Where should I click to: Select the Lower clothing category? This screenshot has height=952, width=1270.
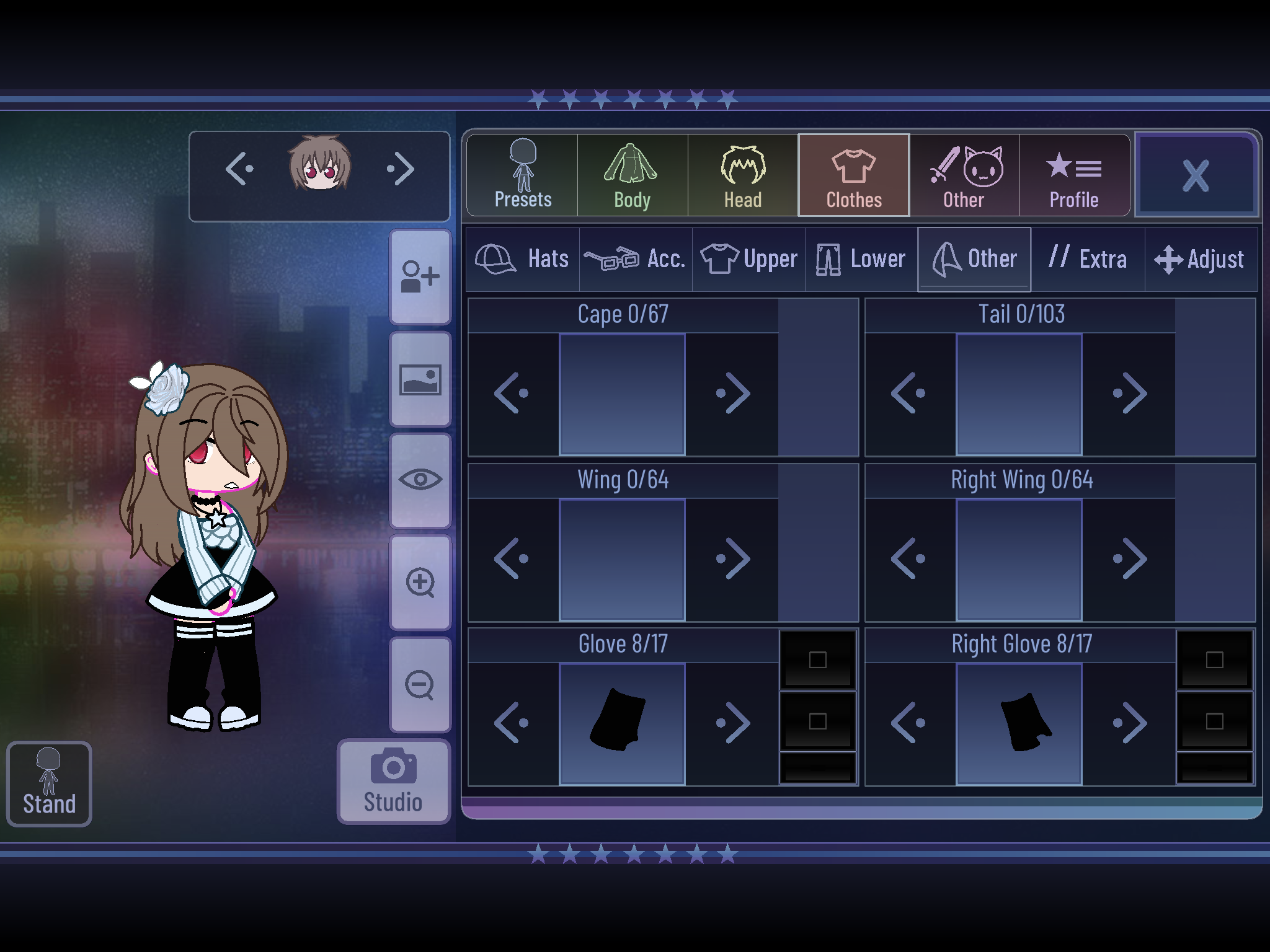click(861, 258)
